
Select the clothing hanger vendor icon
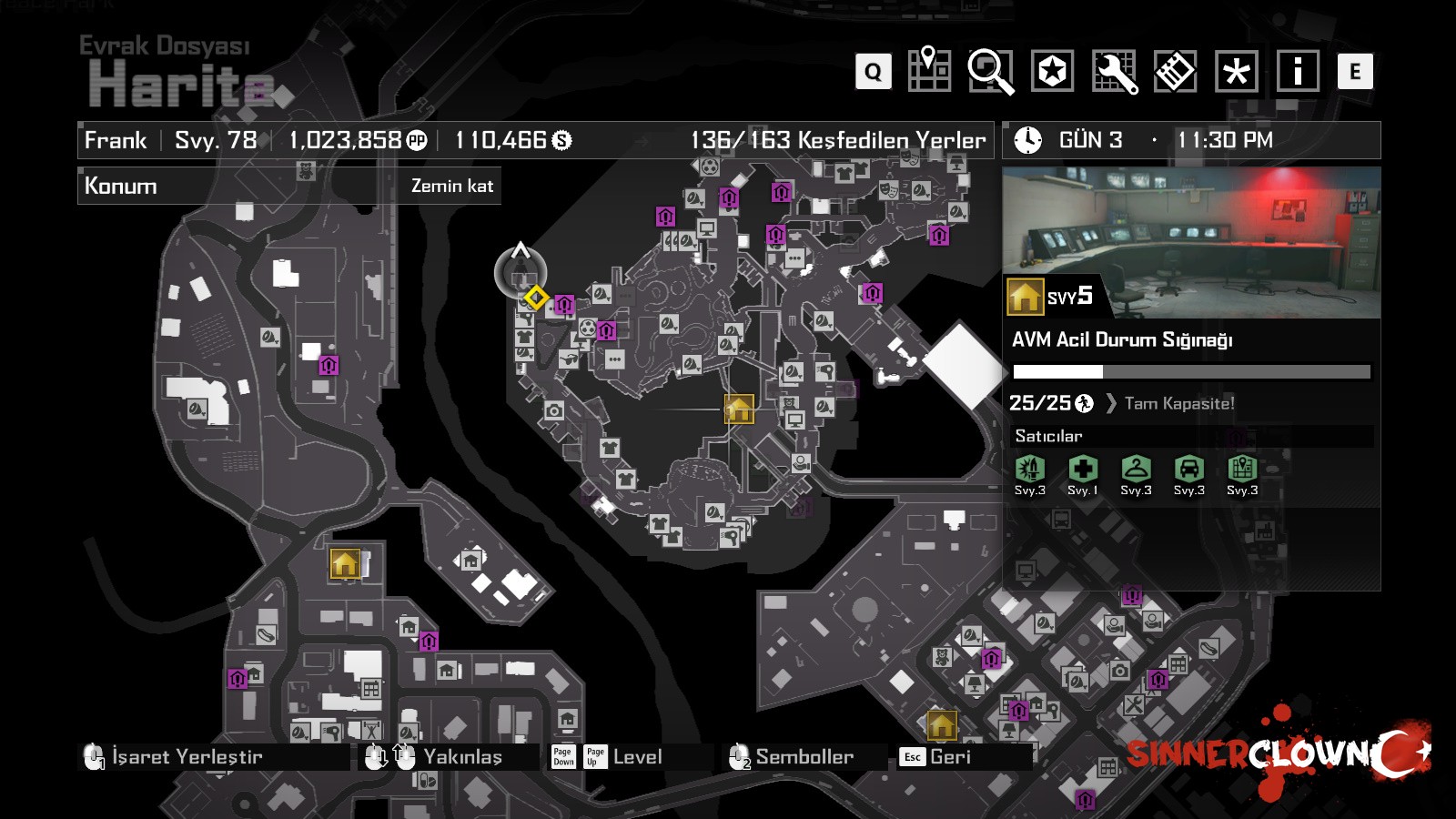1136,470
